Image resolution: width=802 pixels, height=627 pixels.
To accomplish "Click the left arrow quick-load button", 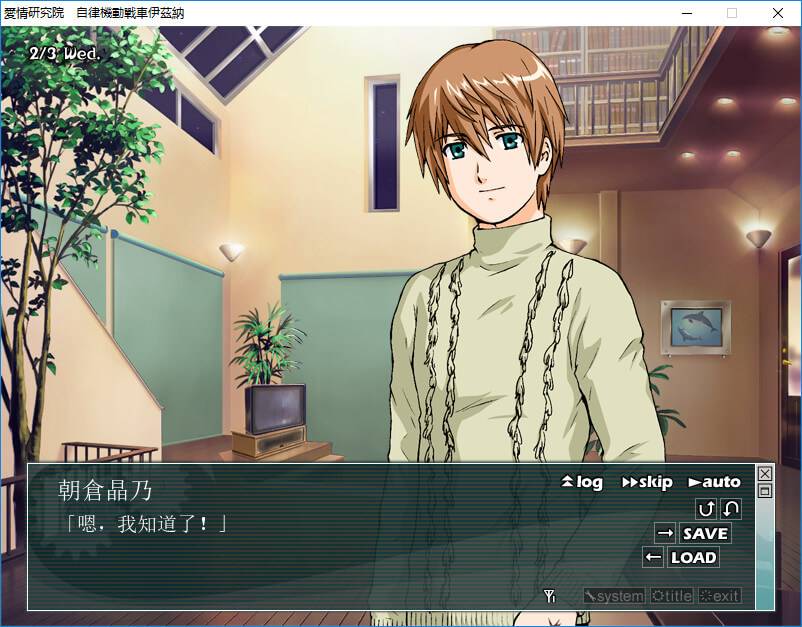I will [x=653, y=557].
